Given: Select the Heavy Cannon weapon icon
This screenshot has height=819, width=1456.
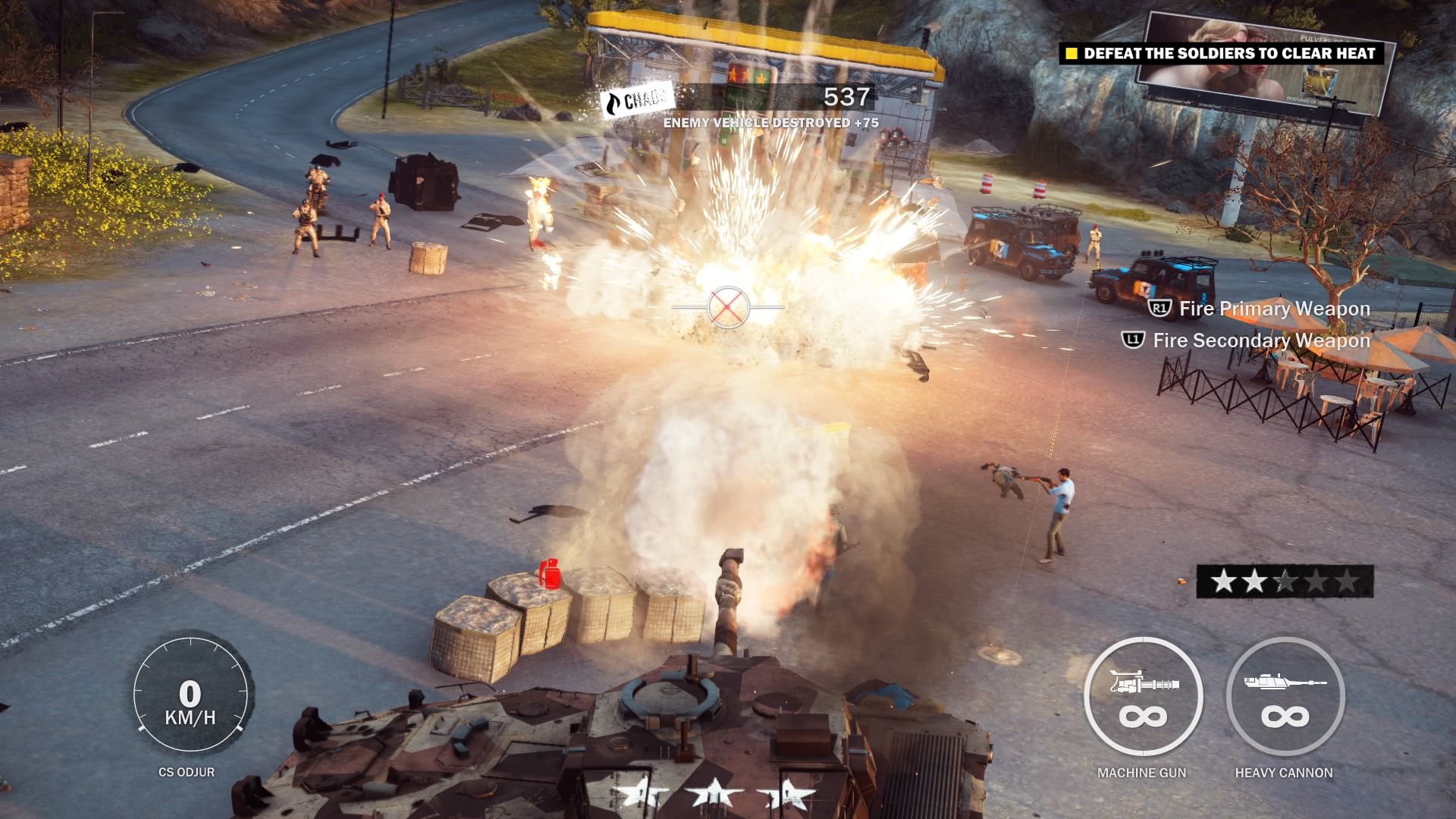Looking at the screenshot, I should pos(1285,697).
